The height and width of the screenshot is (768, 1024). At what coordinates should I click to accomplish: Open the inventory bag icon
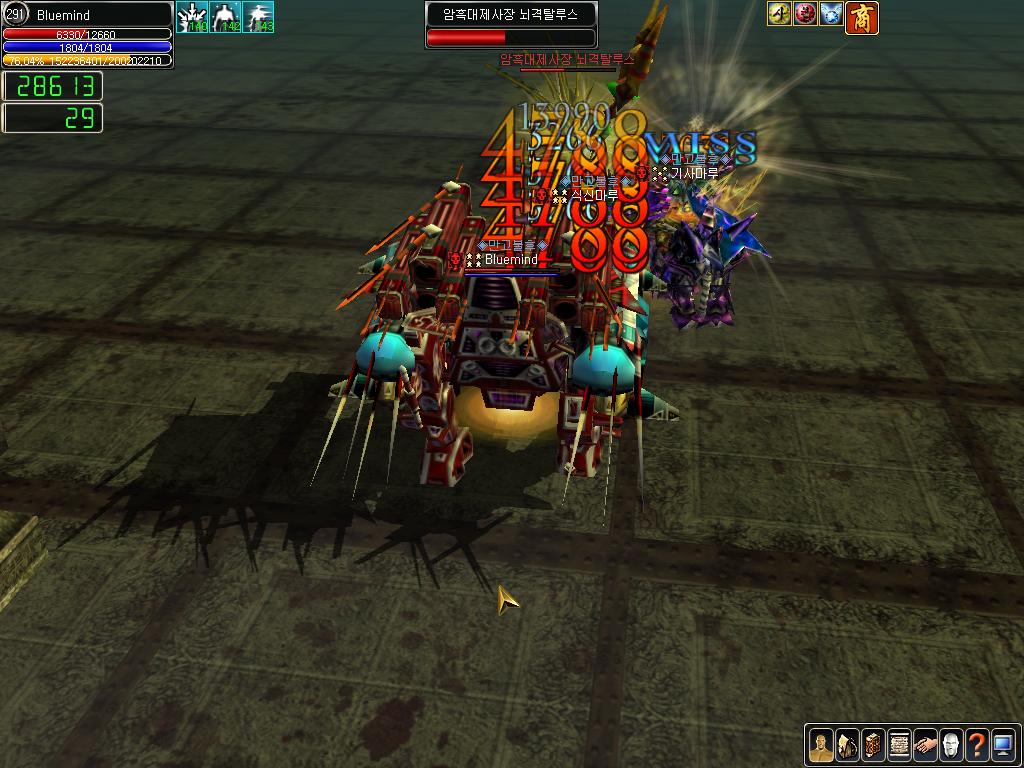tap(846, 744)
